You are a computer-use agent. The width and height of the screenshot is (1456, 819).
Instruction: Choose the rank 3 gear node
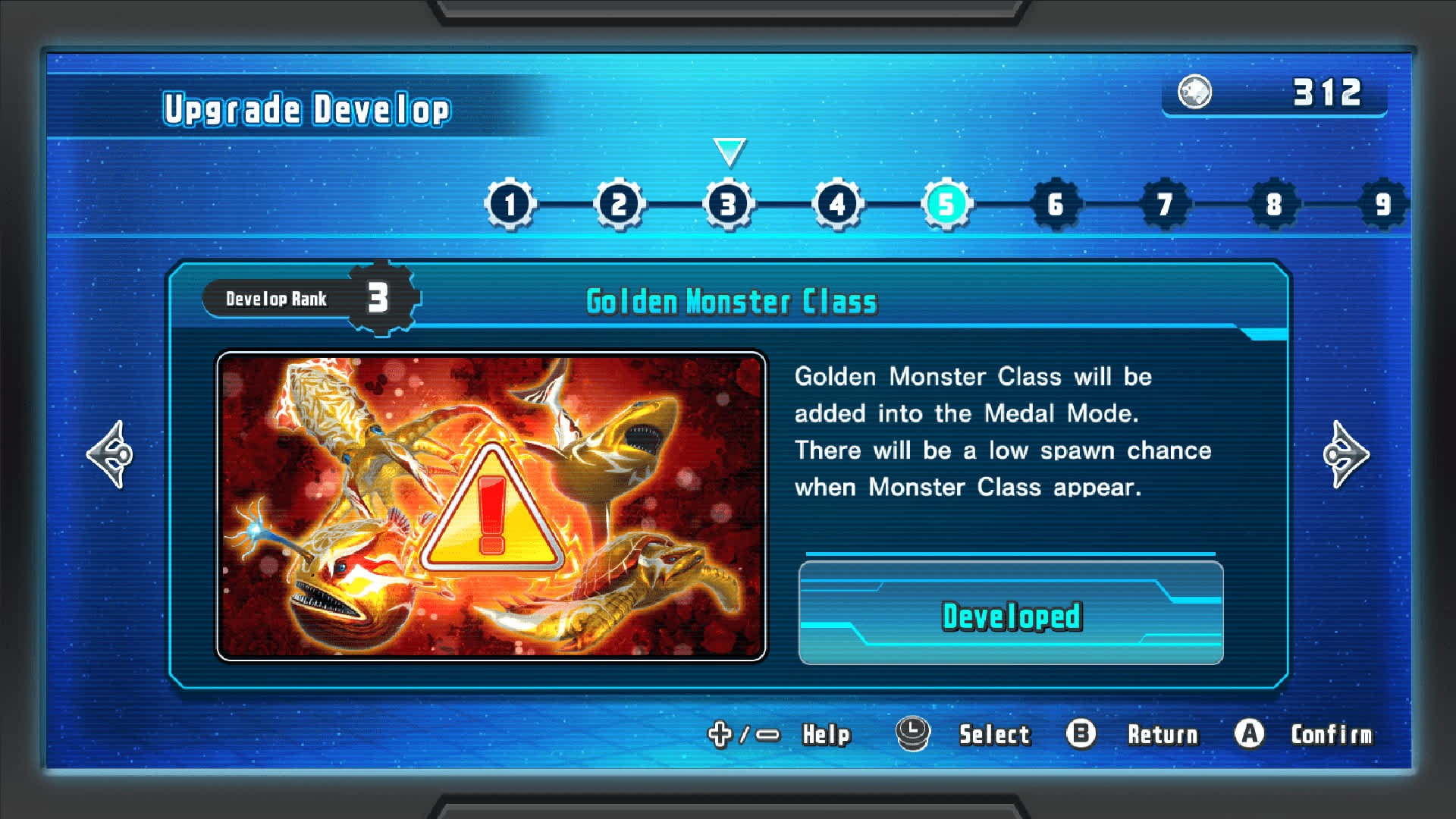(x=729, y=204)
